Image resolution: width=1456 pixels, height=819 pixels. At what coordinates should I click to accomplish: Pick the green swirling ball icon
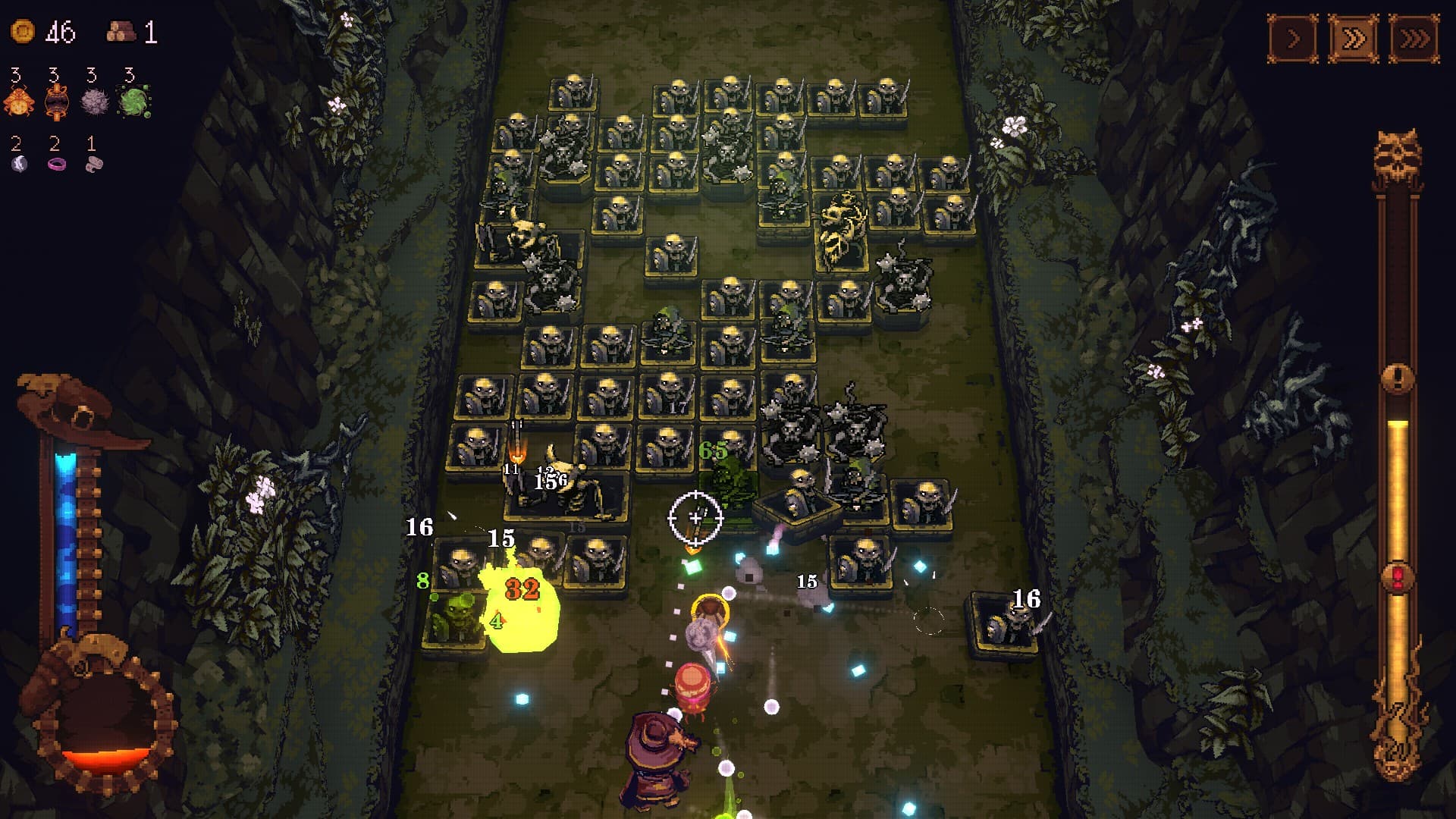click(133, 101)
